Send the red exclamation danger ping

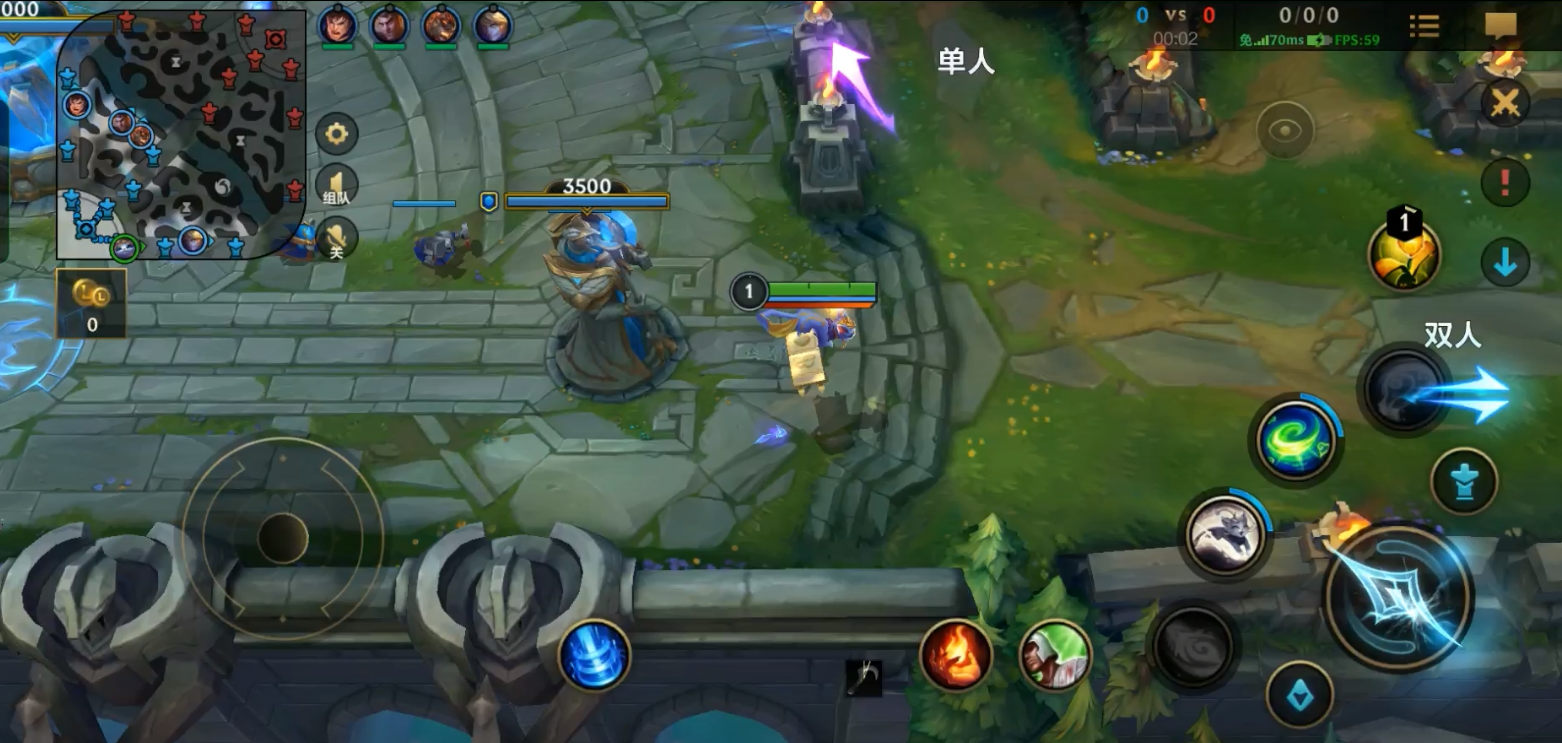point(1504,183)
